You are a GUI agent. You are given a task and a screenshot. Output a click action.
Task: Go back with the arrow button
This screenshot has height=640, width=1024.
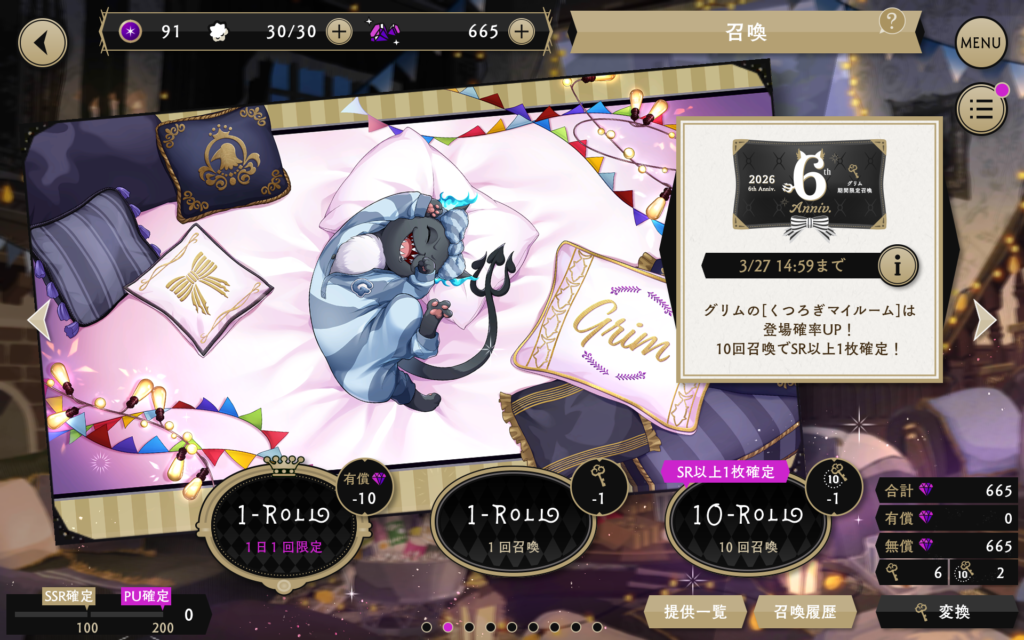coord(42,43)
